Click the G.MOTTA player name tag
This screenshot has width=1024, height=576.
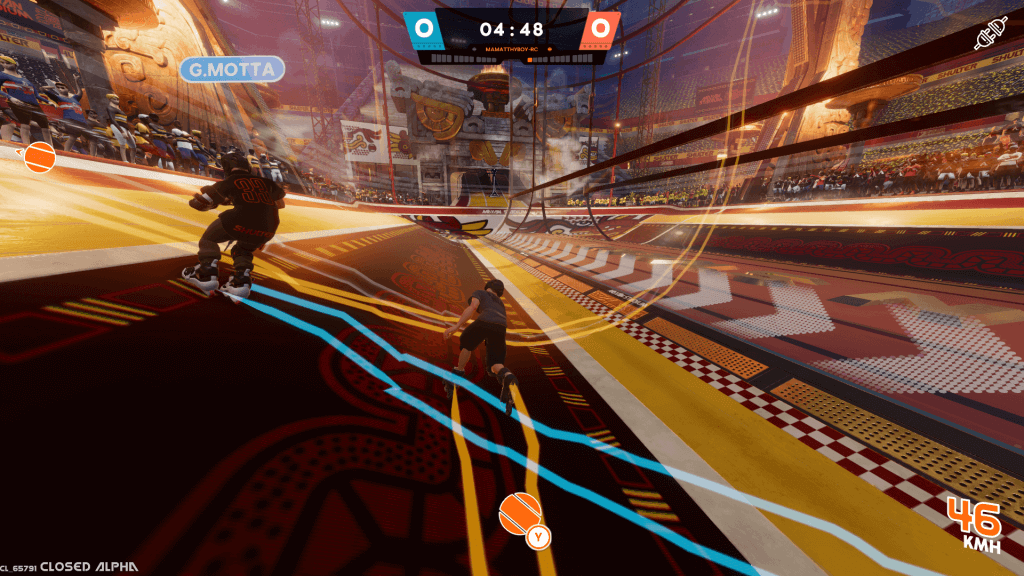[232, 69]
